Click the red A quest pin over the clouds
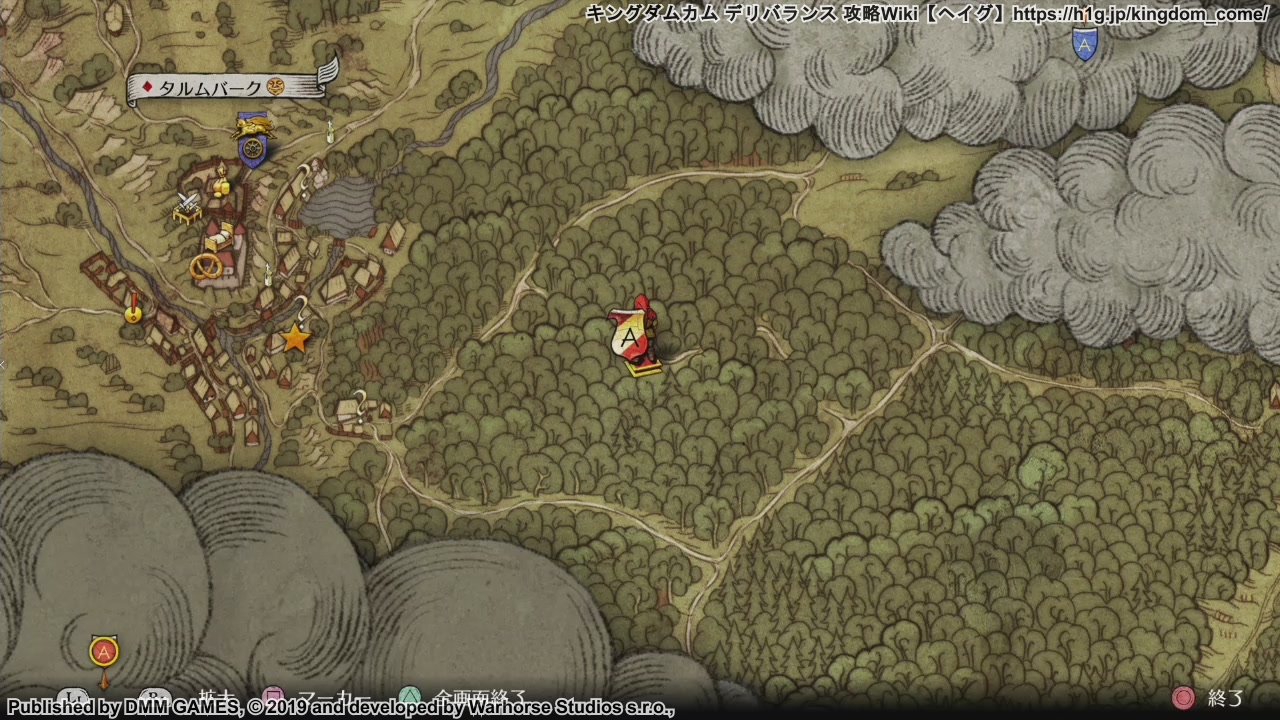 pos(104,654)
